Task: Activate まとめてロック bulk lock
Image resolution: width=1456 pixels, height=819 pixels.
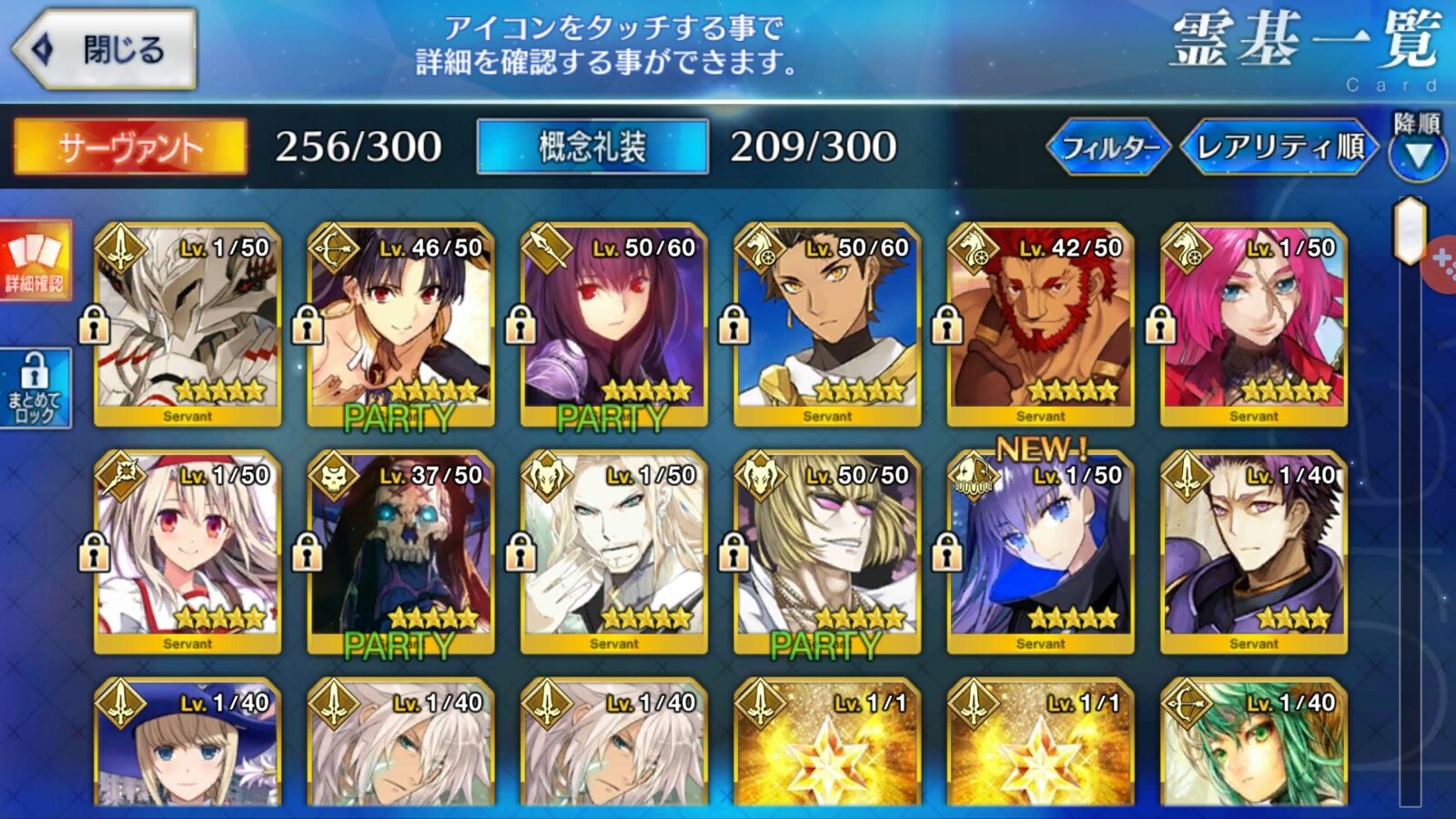Action: [x=35, y=389]
